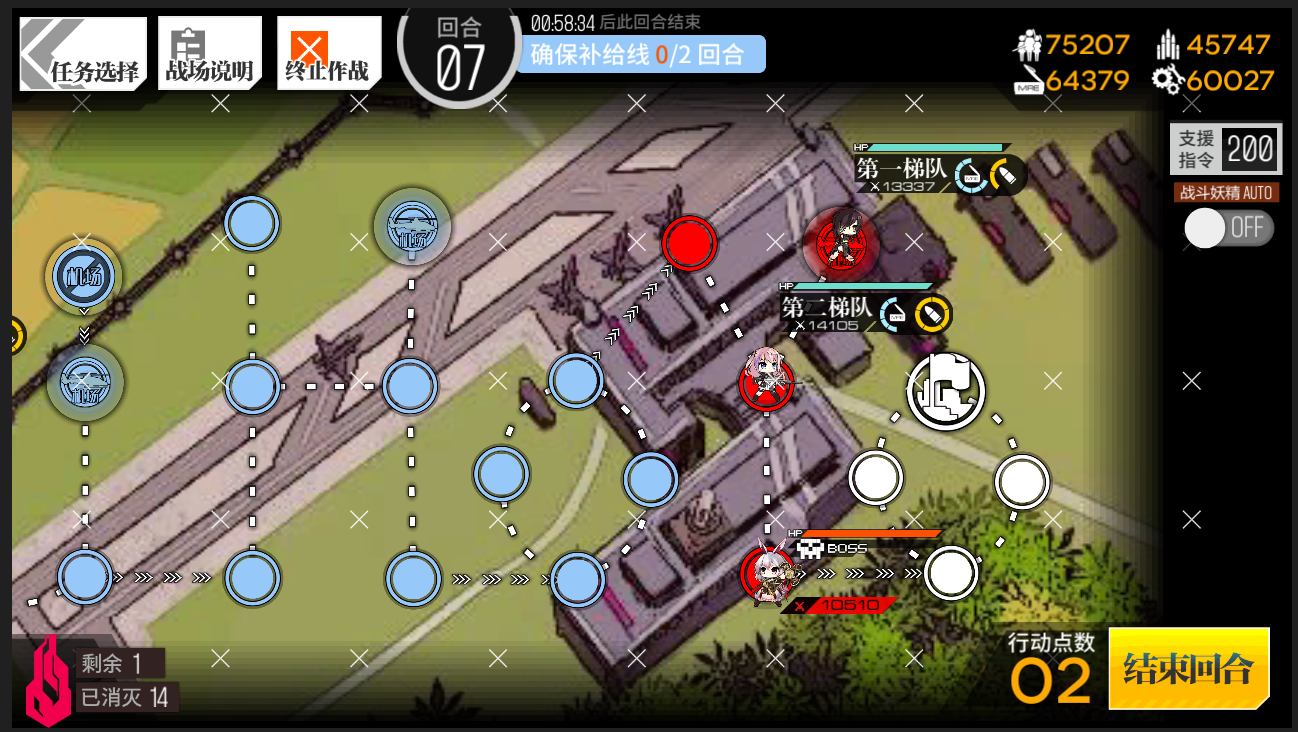This screenshot has width=1298, height=732.
Task: Select the yellow-ringed 机场 heliport node
Action: 84,274
